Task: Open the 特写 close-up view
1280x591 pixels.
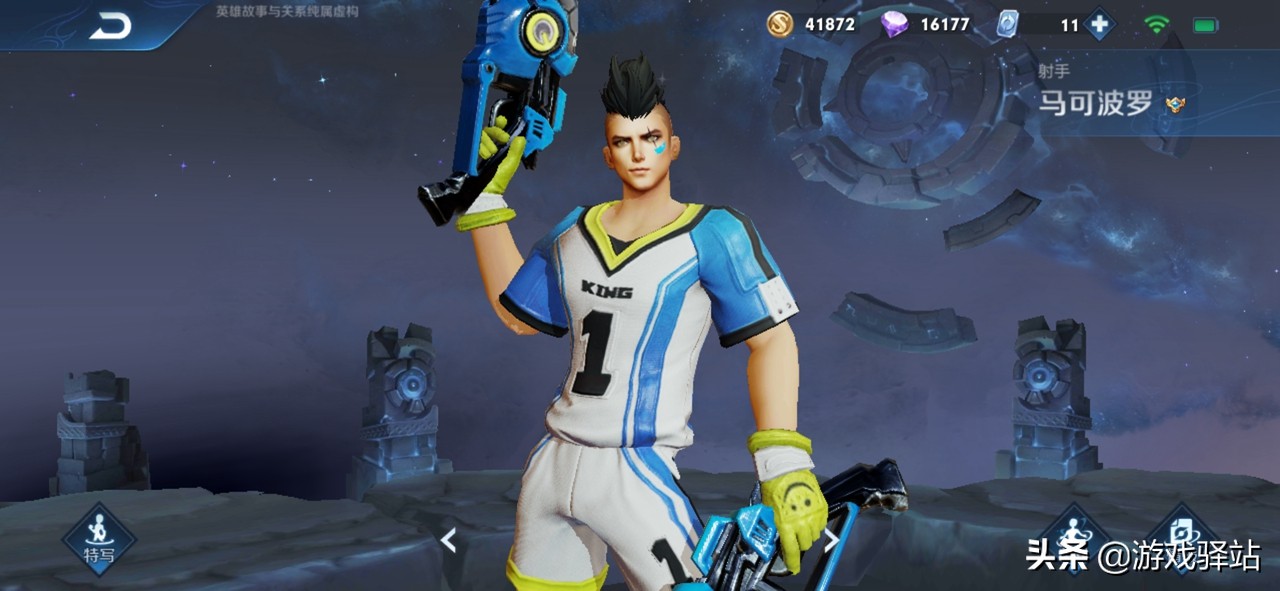Action: [x=98, y=539]
